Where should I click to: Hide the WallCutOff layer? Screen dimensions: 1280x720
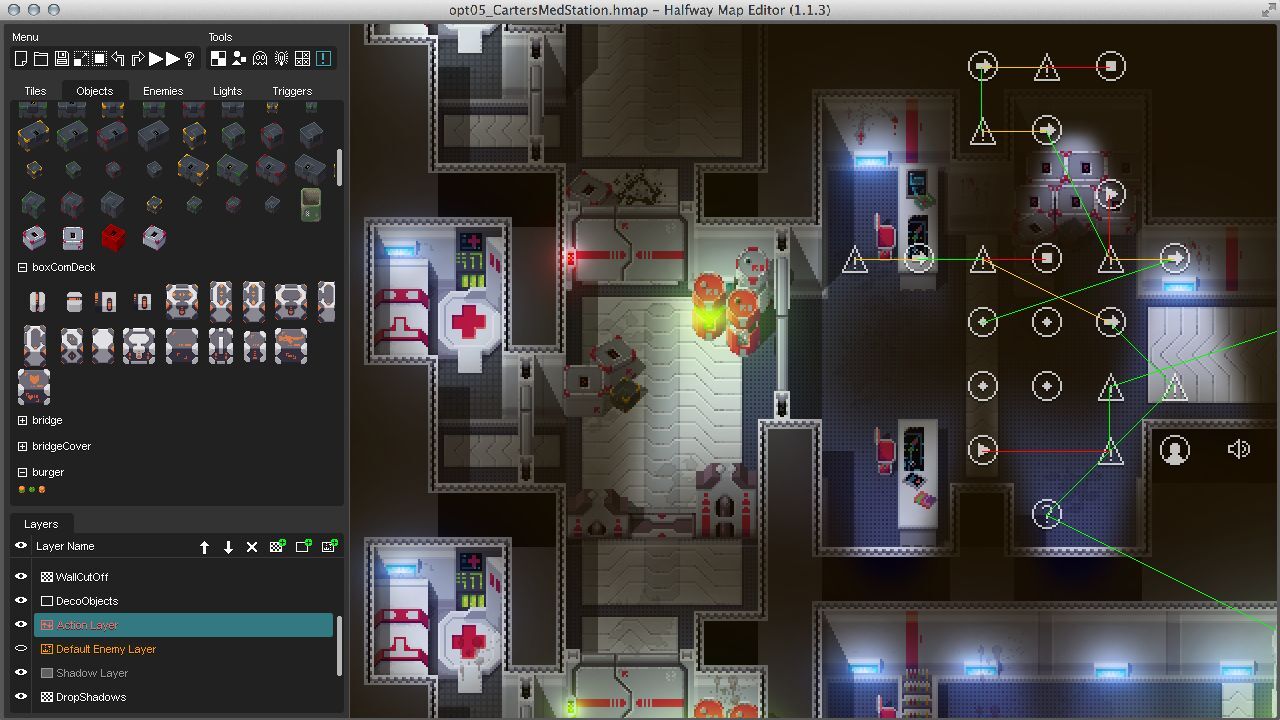[x=21, y=577]
